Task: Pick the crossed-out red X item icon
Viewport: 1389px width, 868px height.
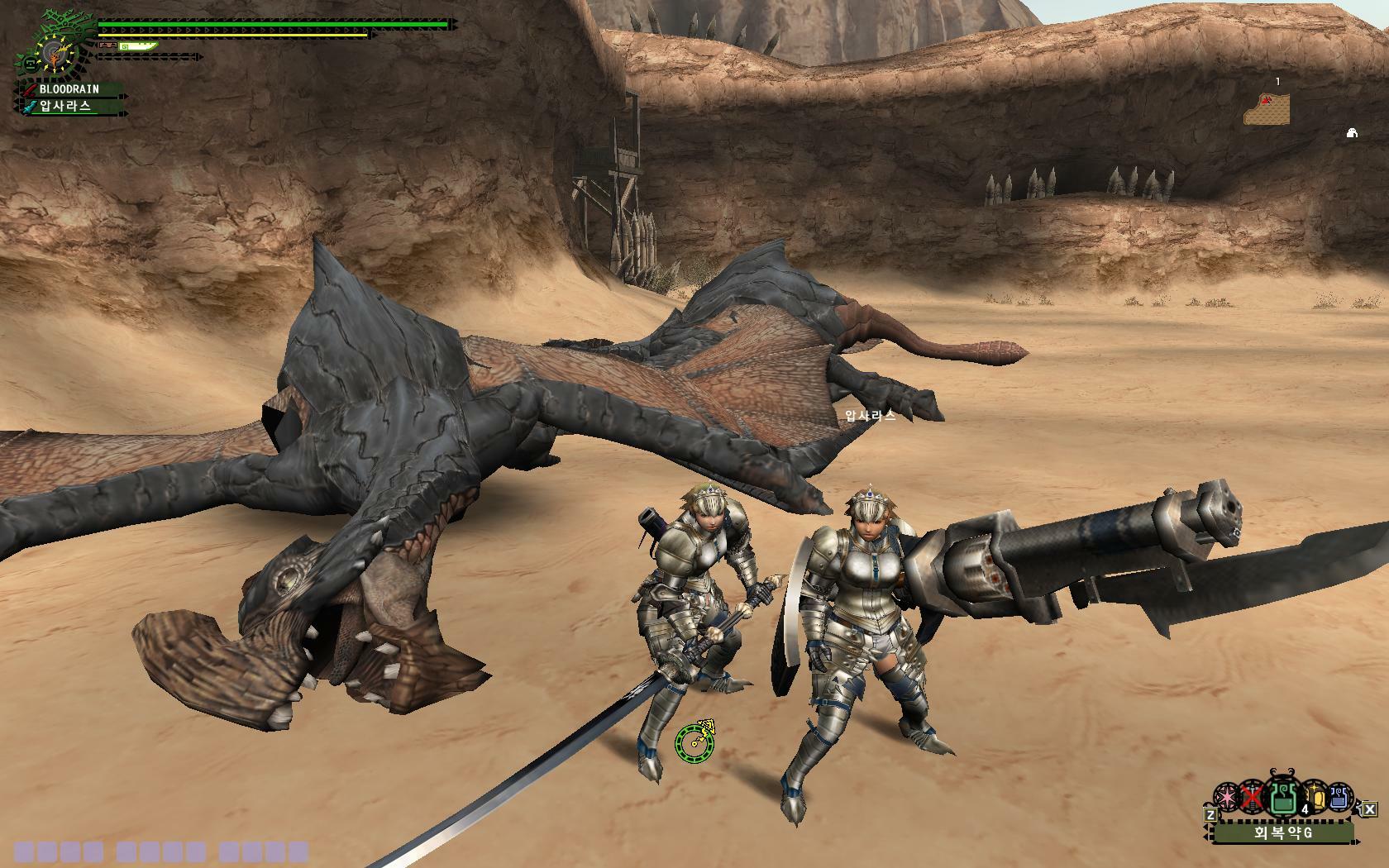Action: click(x=1253, y=798)
